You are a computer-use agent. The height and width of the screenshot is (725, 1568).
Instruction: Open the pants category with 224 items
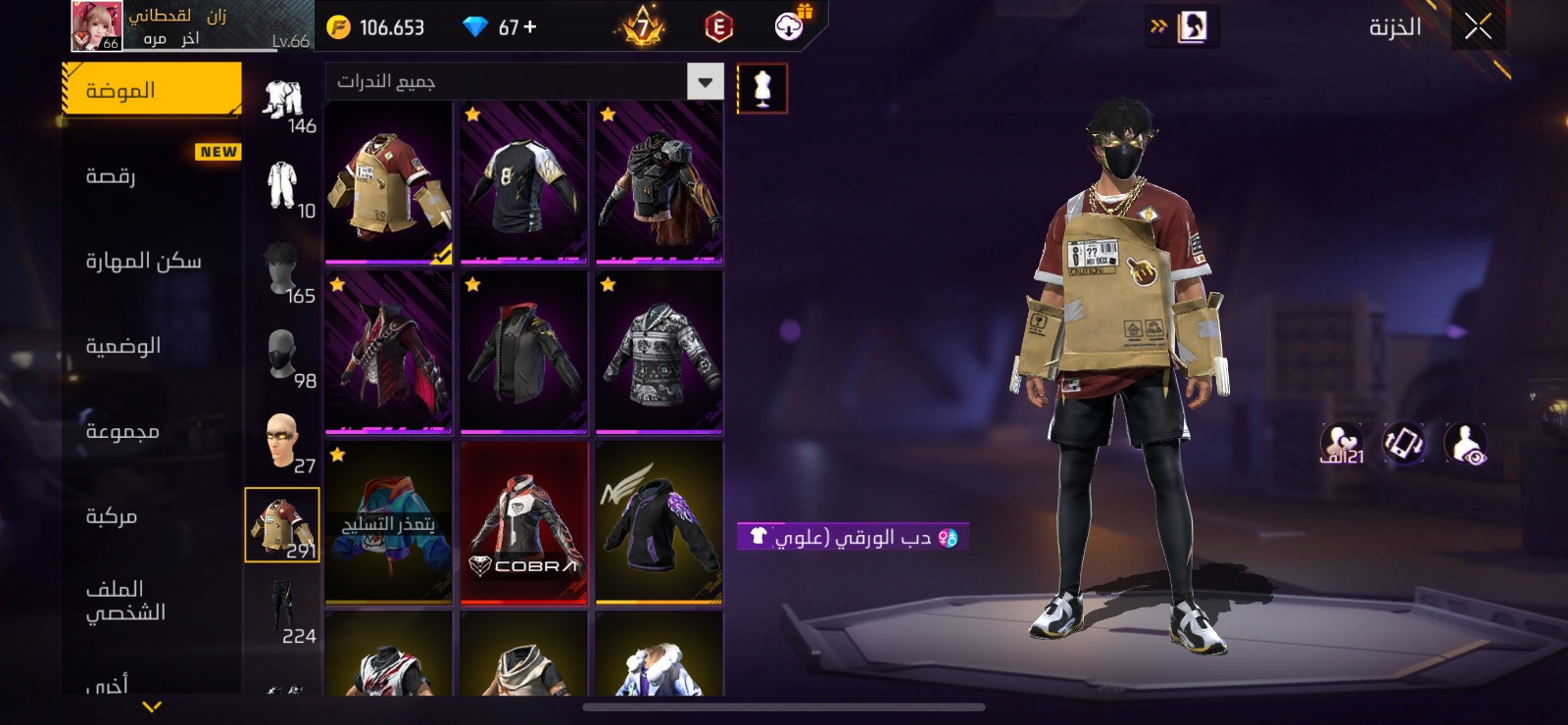[x=282, y=611]
